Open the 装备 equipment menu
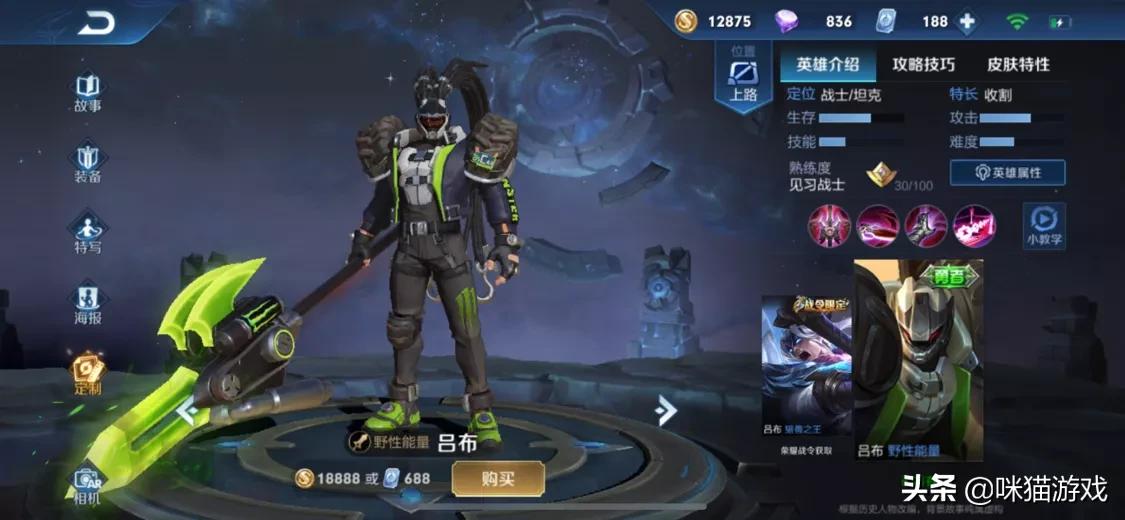This screenshot has height=520, width=1125. coord(87,163)
